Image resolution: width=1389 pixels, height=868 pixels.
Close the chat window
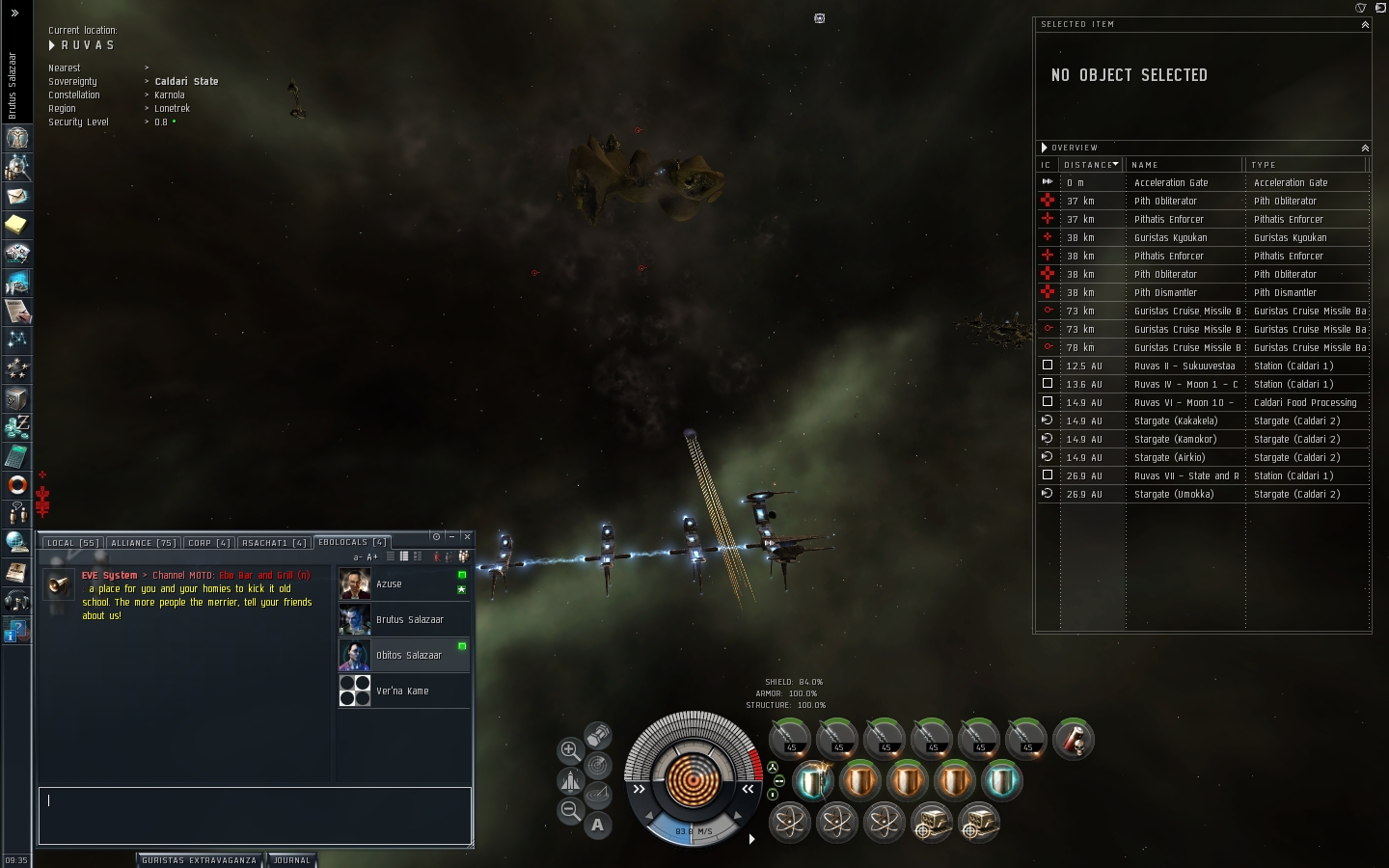(x=467, y=536)
